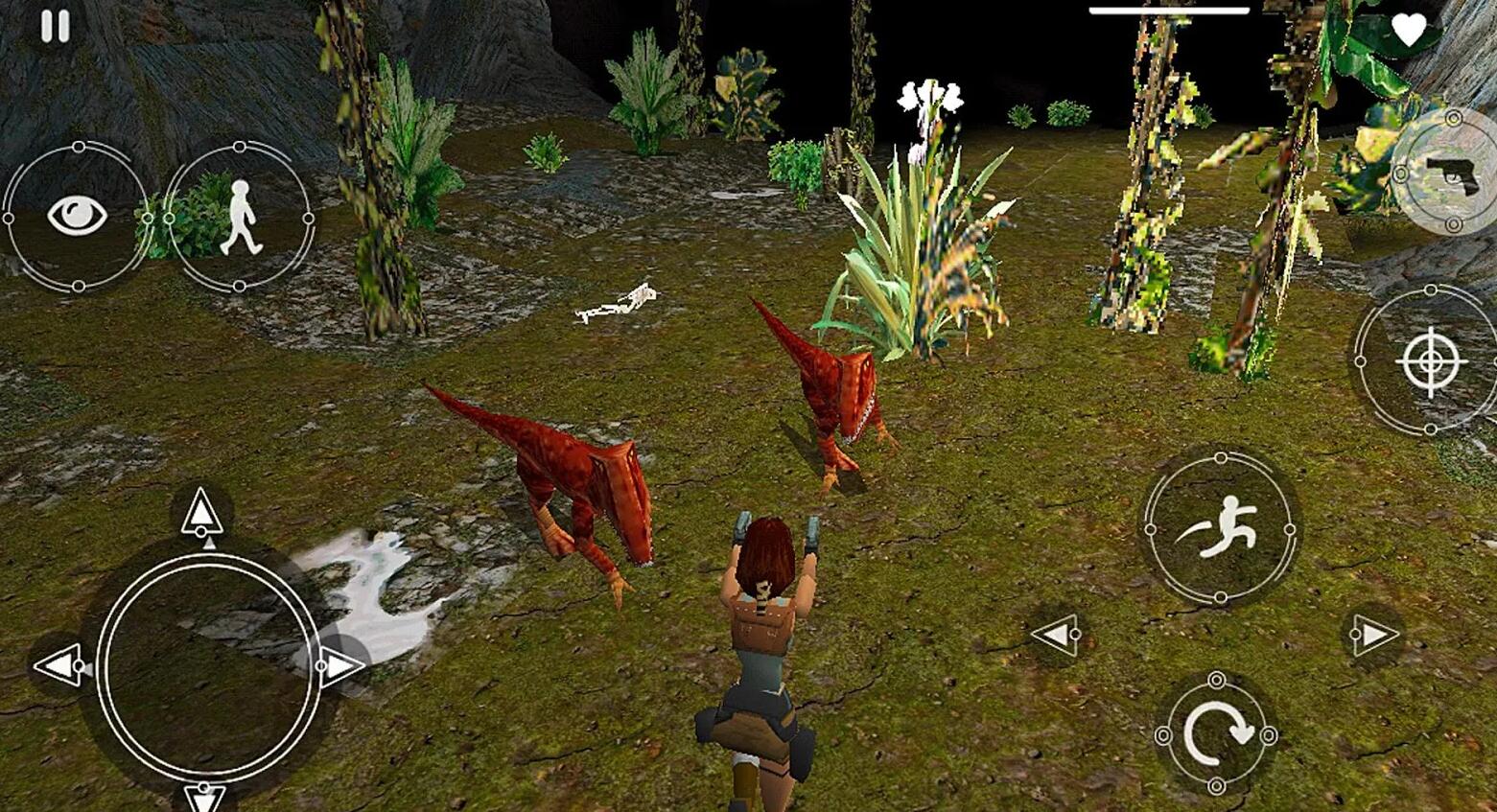Roll using the circular arrow button
Viewport: 1497px width, 812px height.
pyautogui.click(x=1216, y=734)
